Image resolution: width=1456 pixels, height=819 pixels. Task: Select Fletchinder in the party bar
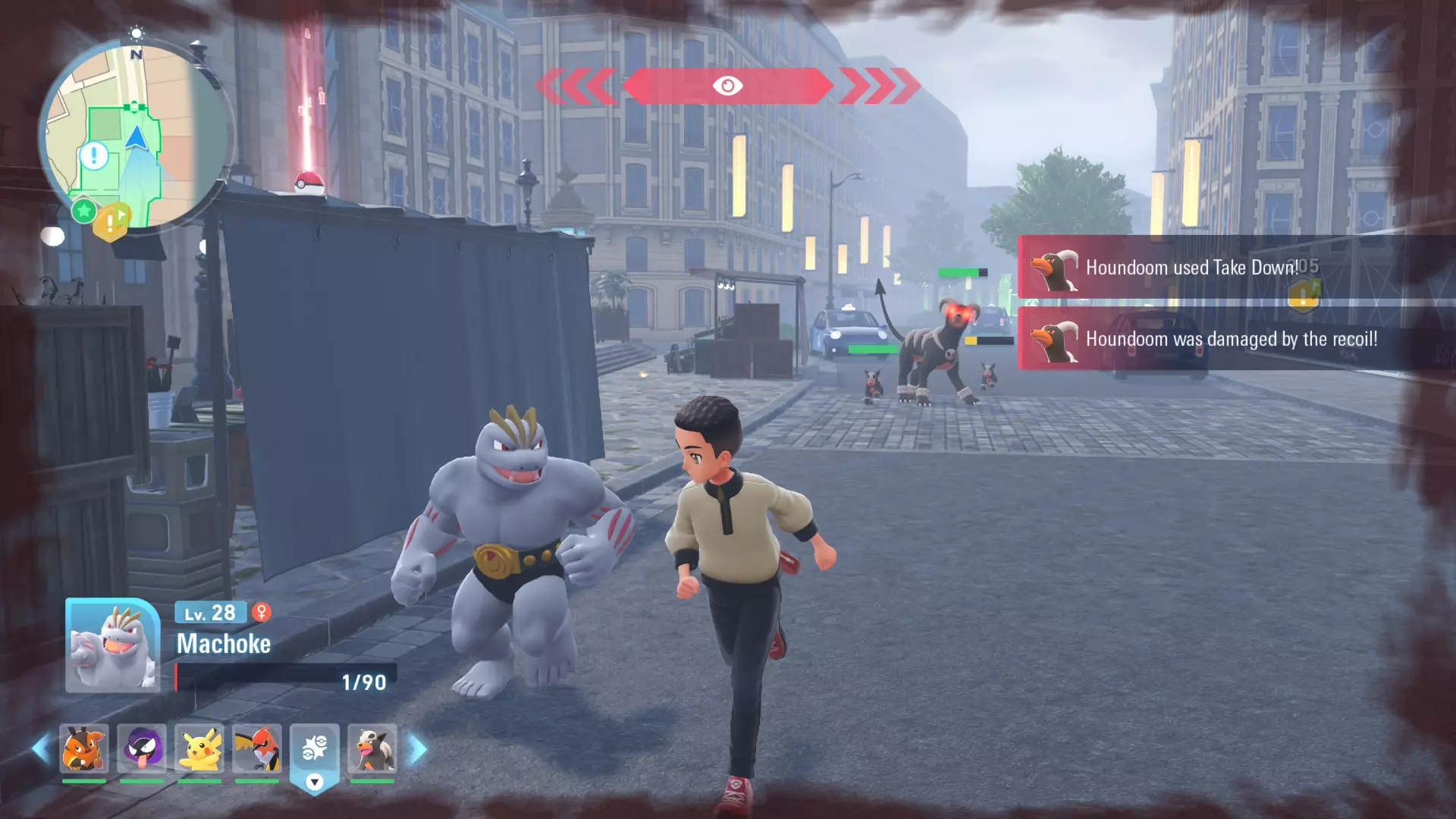pyautogui.click(x=257, y=749)
